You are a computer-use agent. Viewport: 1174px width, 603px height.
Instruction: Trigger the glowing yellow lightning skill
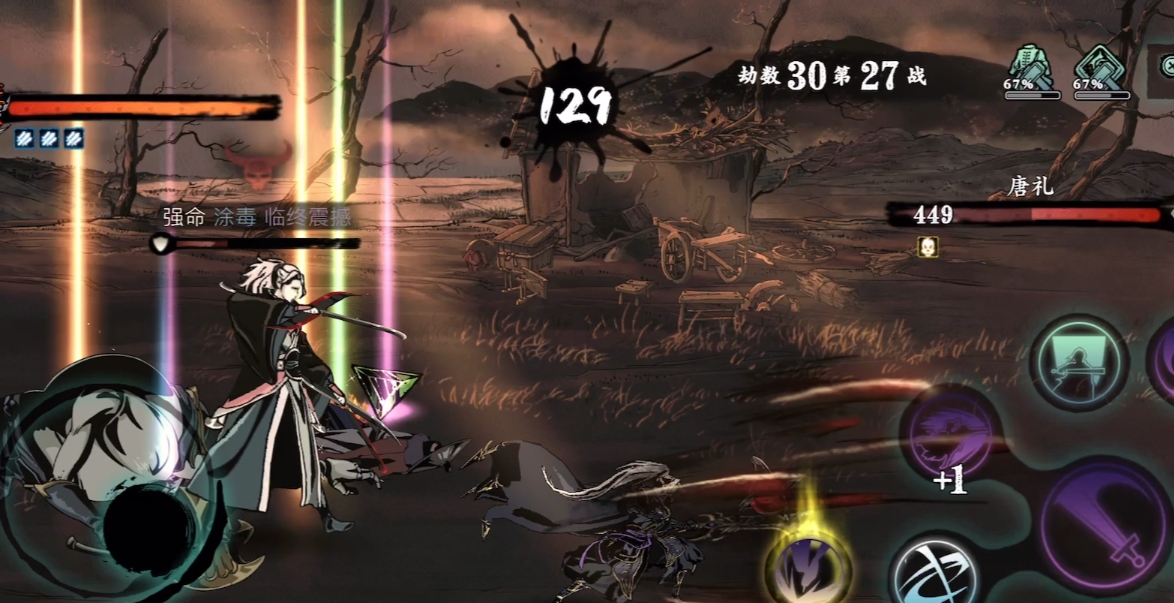810,566
